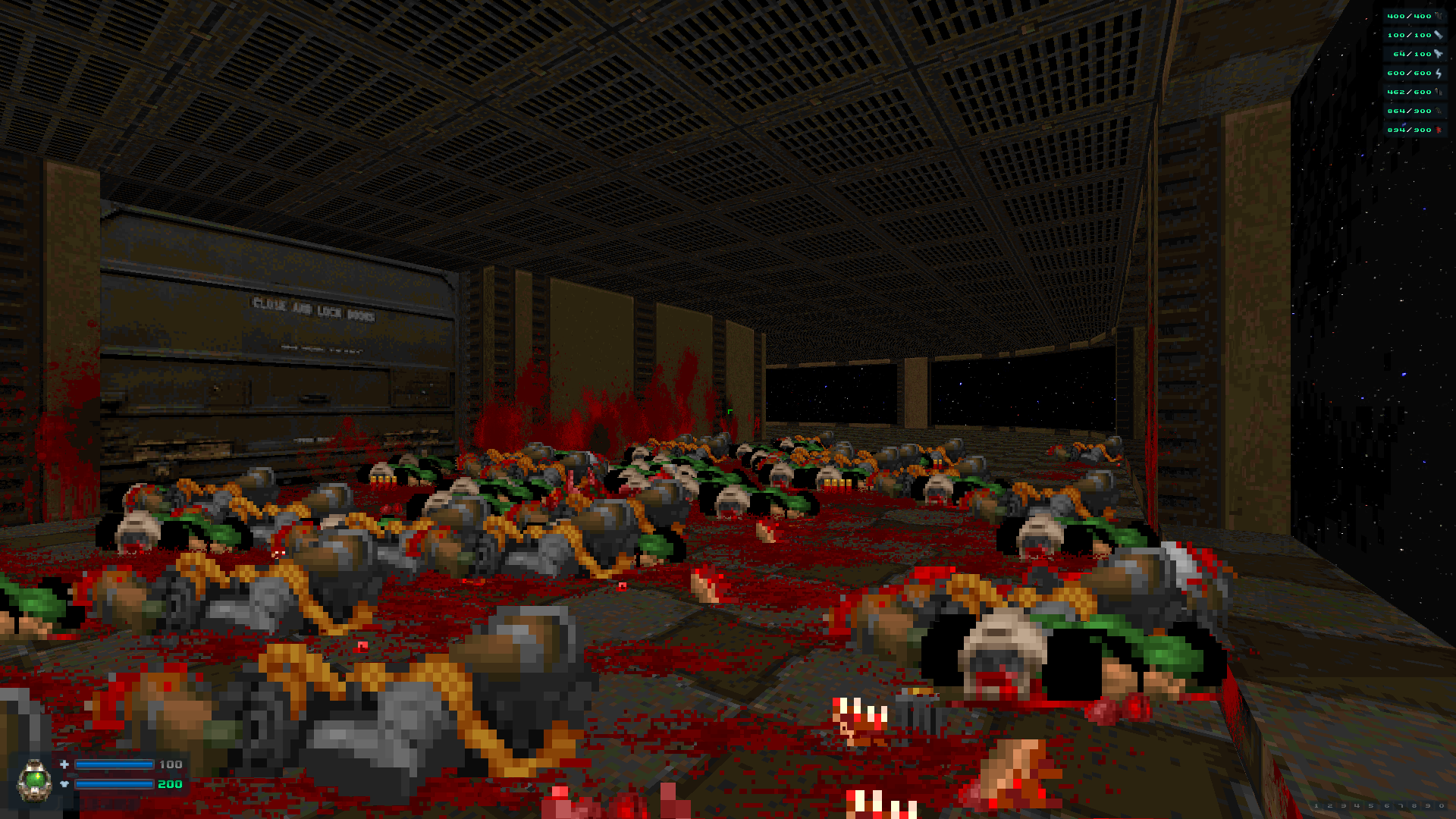Click the marine helmet portrait
Image resolution: width=1456 pixels, height=819 pixels.
point(35,780)
